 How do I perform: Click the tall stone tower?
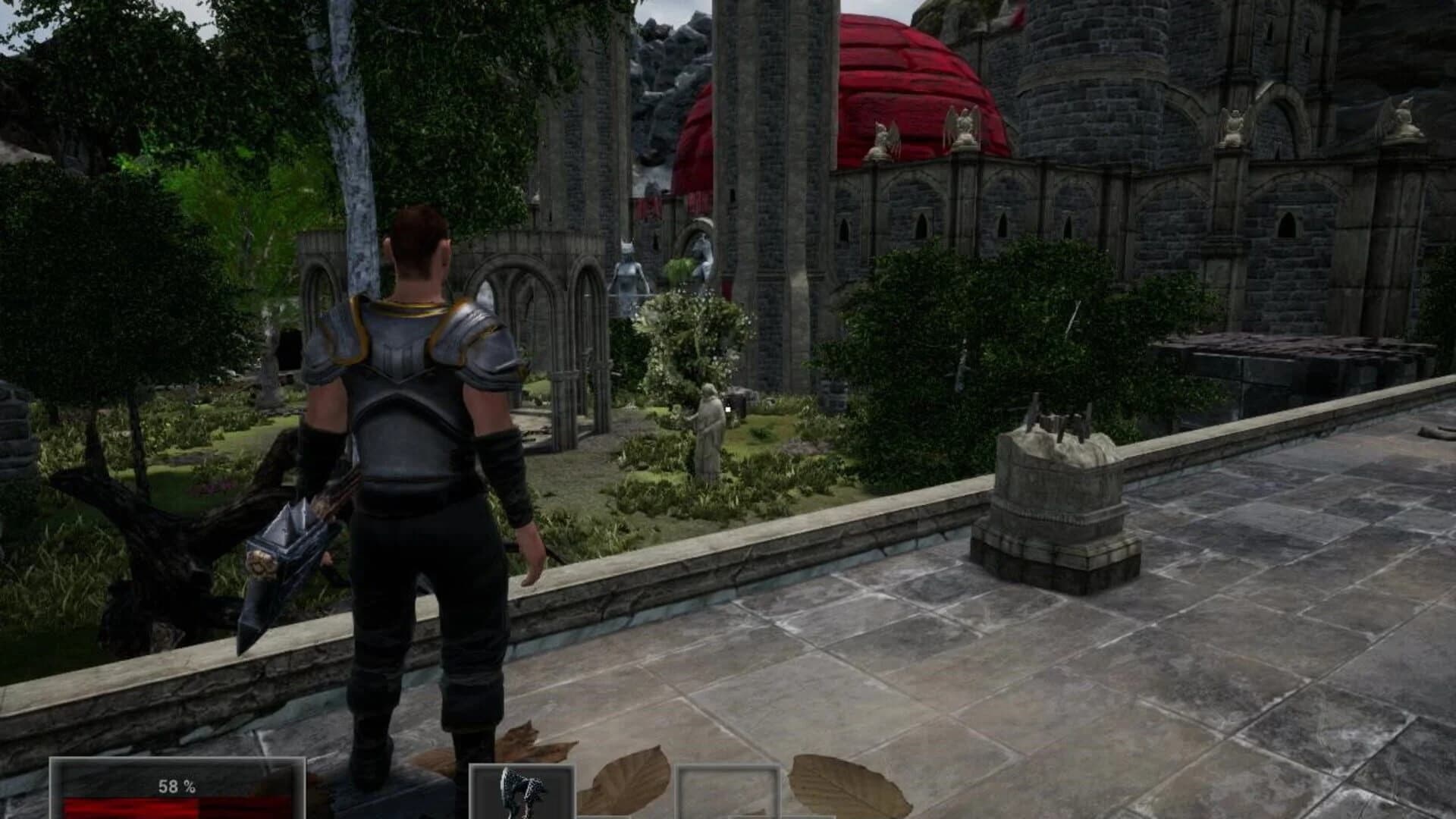(773, 190)
